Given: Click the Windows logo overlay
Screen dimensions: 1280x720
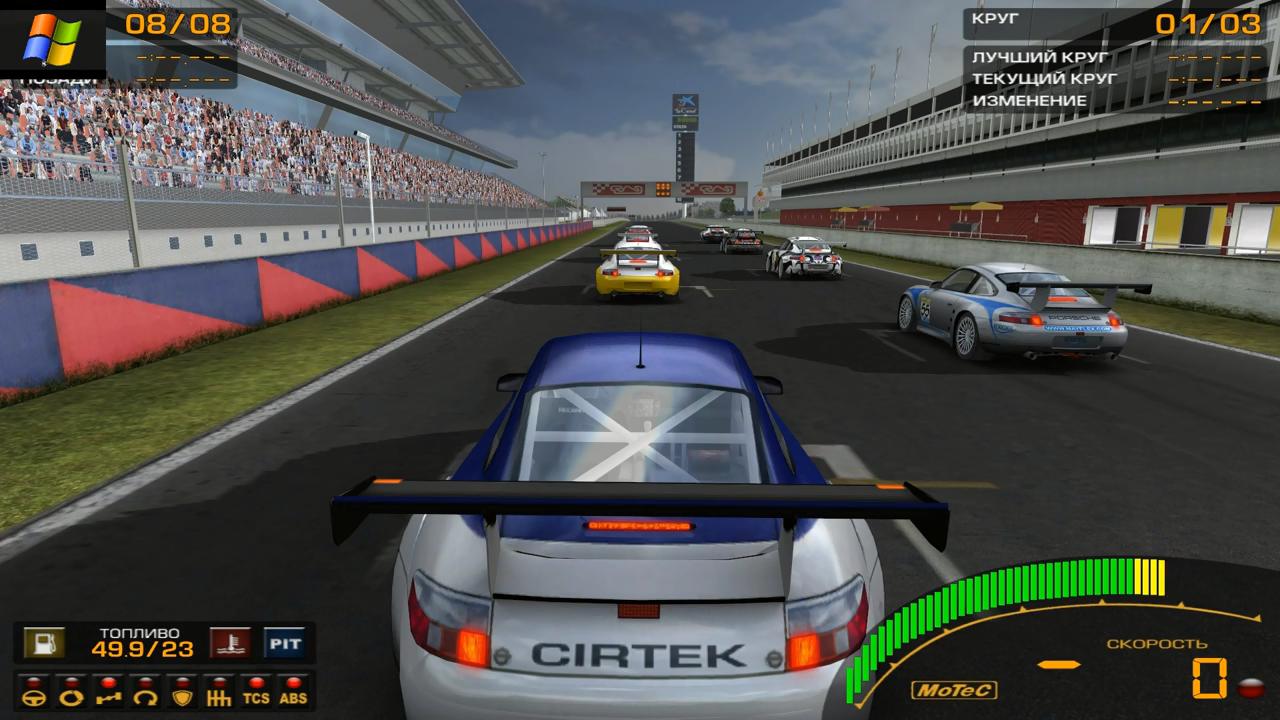Looking at the screenshot, I should (52, 38).
